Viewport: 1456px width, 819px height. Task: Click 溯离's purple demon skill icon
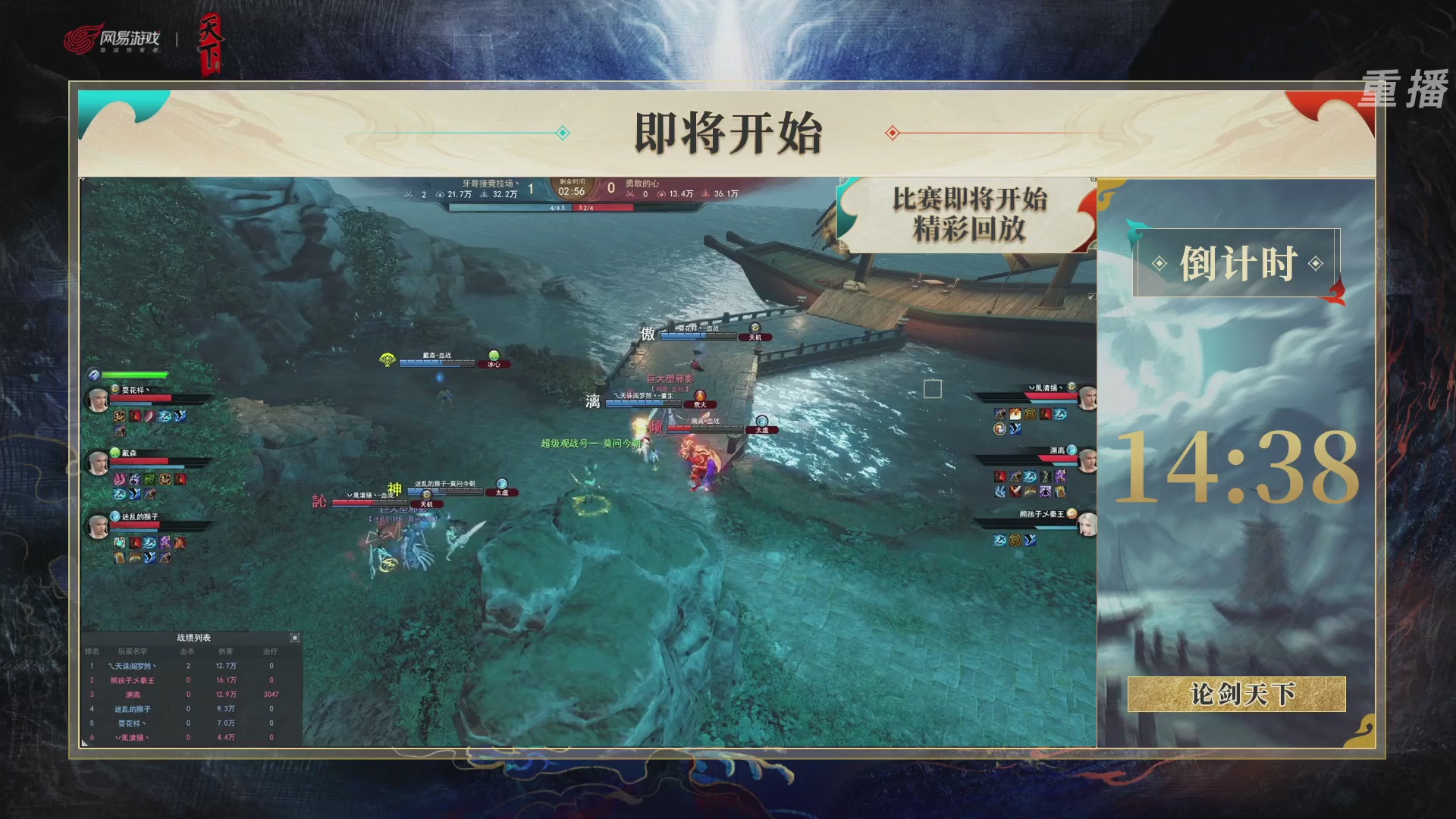(1060, 477)
